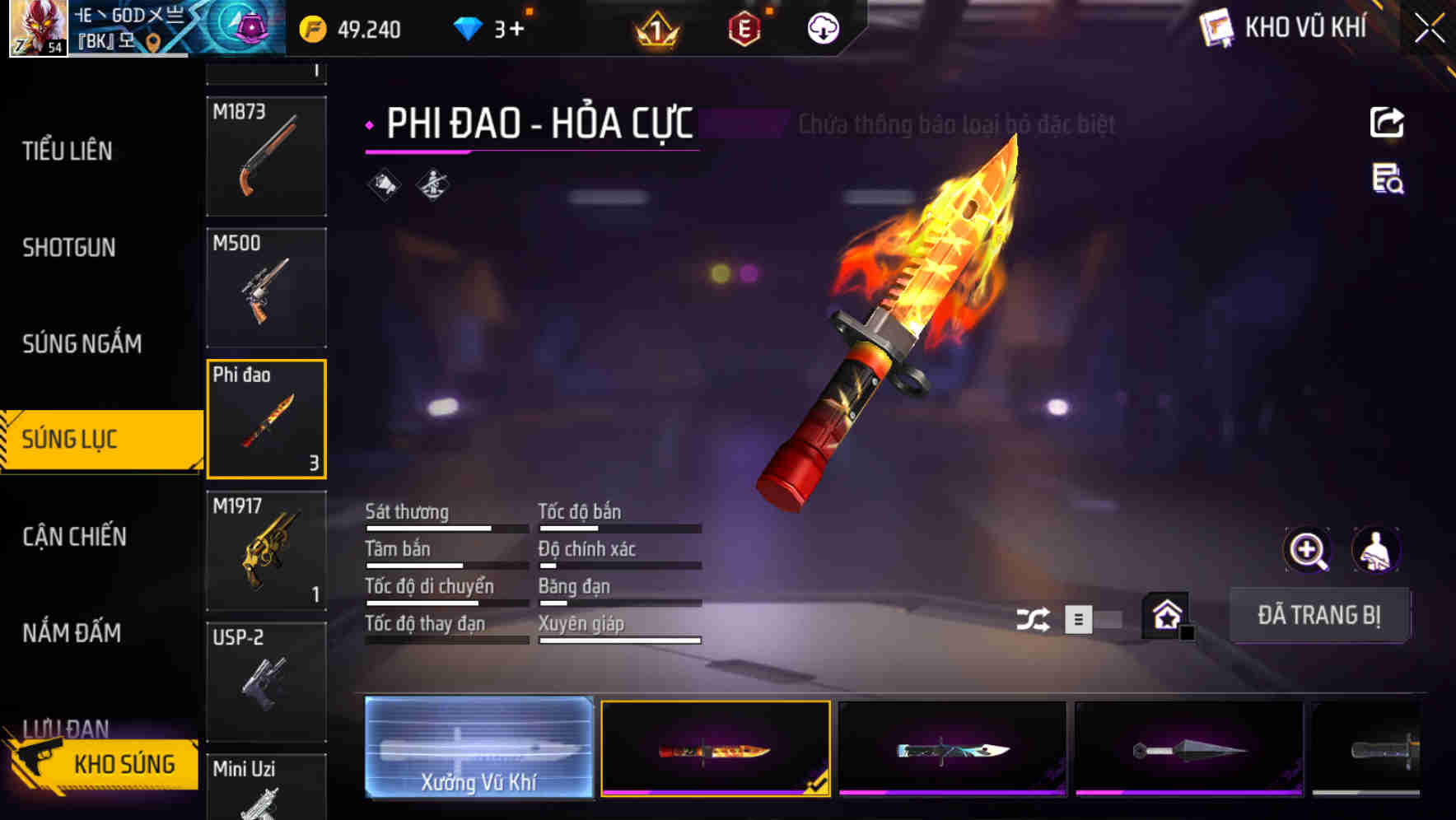This screenshot has width=1456, height=820.
Task: Click the diamond currency icon
Action: [468, 27]
